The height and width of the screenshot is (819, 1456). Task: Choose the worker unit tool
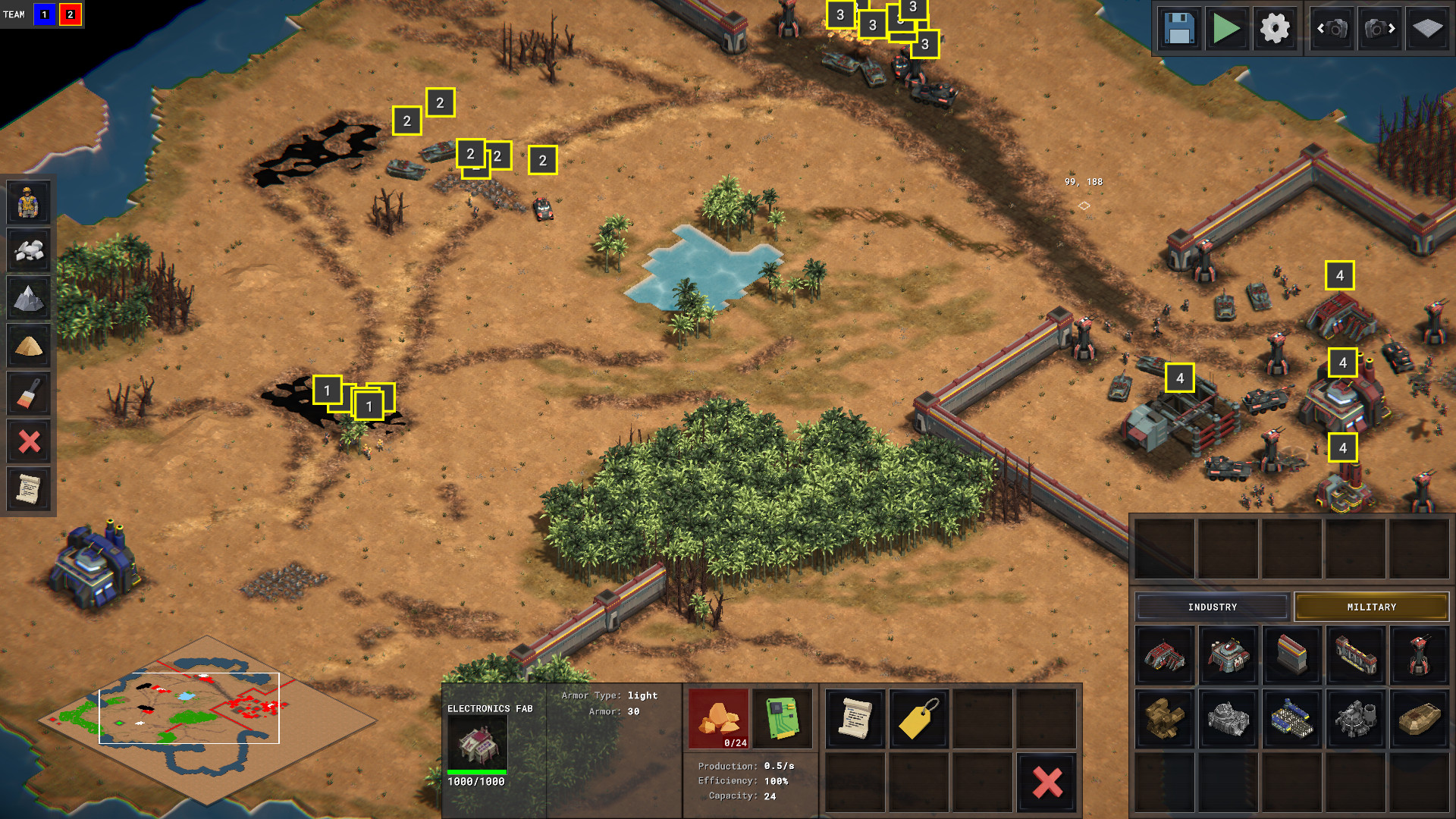pyautogui.click(x=29, y=202)
